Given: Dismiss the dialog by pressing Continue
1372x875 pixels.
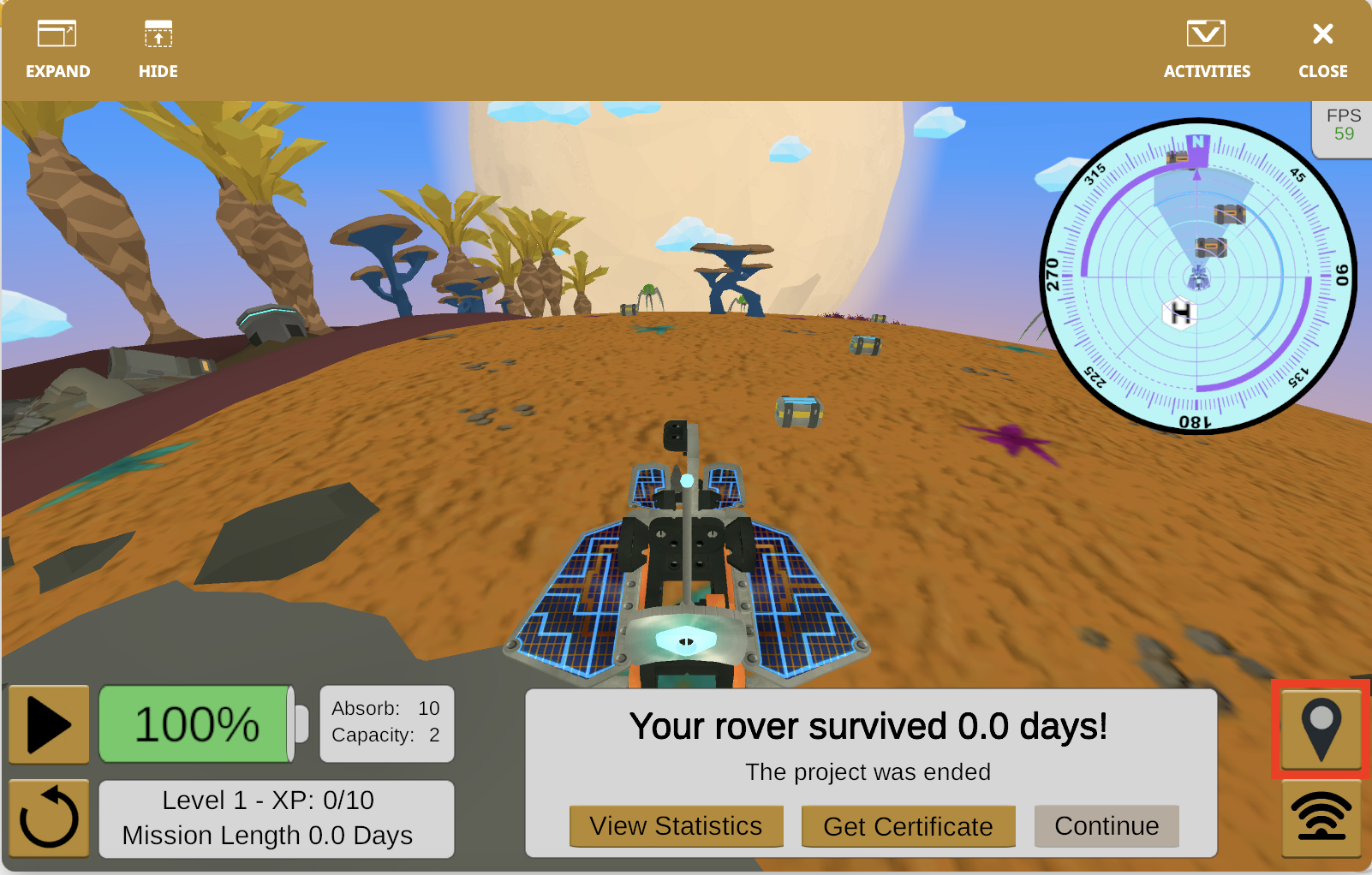Looking at the screenshot, I should pos(1107,825).
